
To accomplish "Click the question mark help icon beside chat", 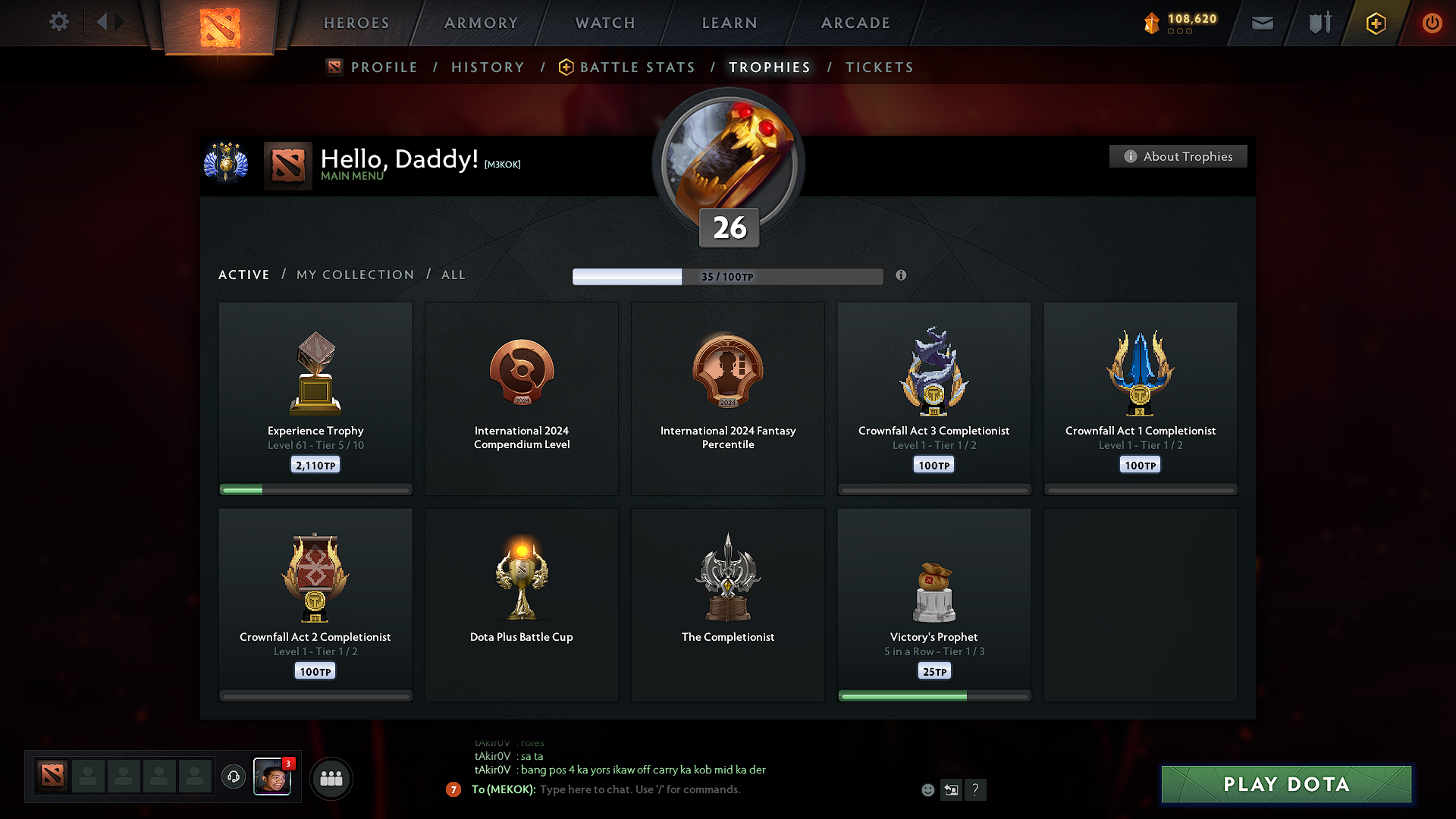I will (976, 789).
